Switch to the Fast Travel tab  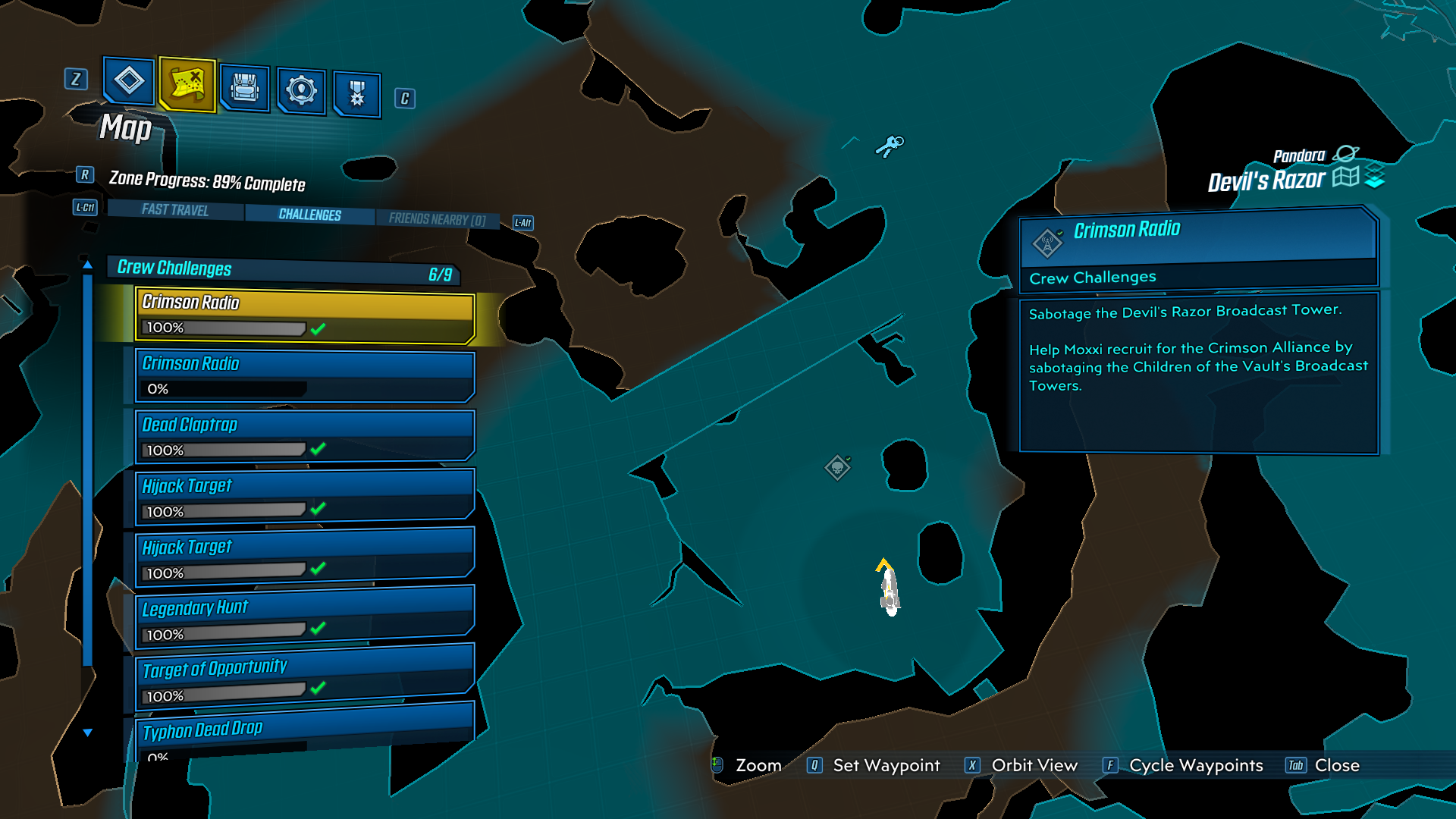click(175, 210)
